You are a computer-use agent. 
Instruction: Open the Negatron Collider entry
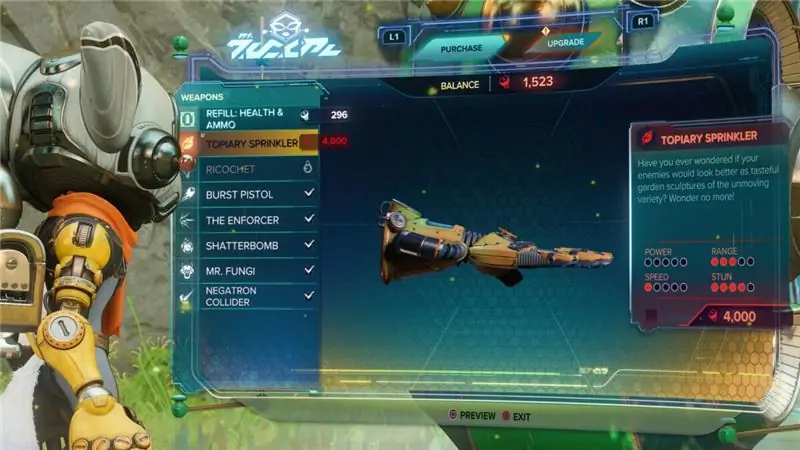point(250,295)
